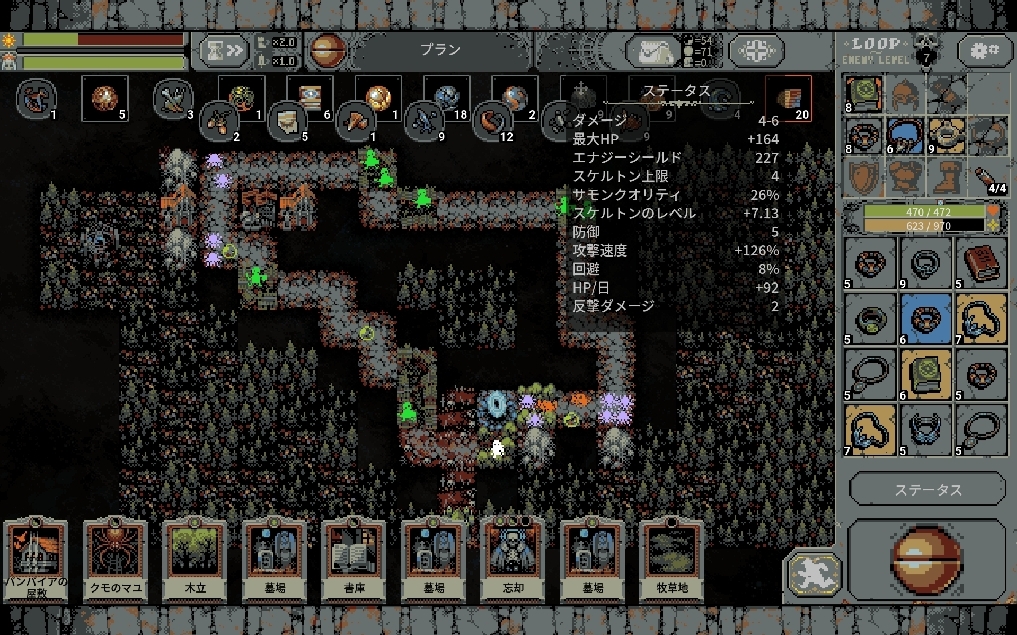Image resolution: width=1017 pixels, height=635 pixels.
Task: Select the Meadow card (牧草地)
Action: (672, 560)
